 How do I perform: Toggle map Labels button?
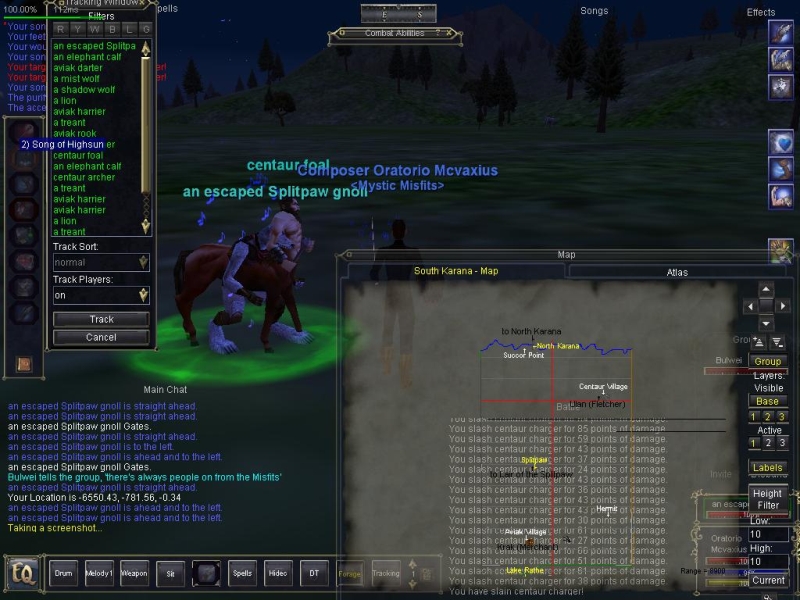(767, 468)
